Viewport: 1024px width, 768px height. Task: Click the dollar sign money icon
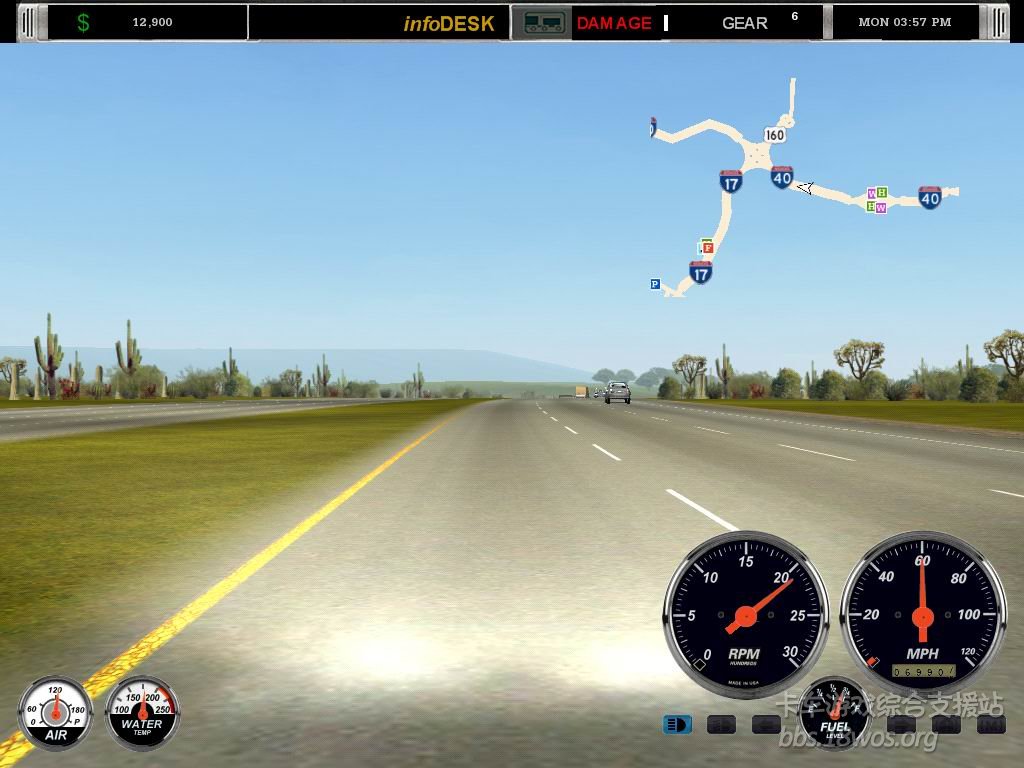point(83,22)
